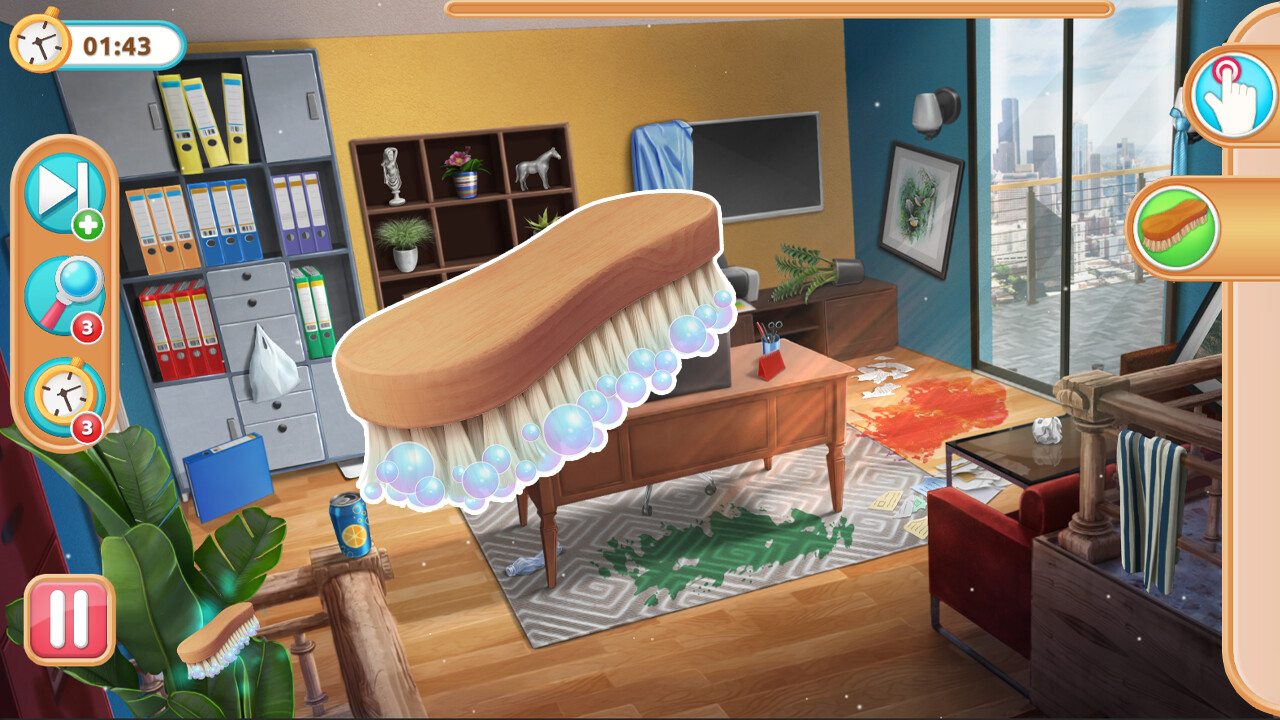Tap the hand gesture indicator top right

point(1232,99)
